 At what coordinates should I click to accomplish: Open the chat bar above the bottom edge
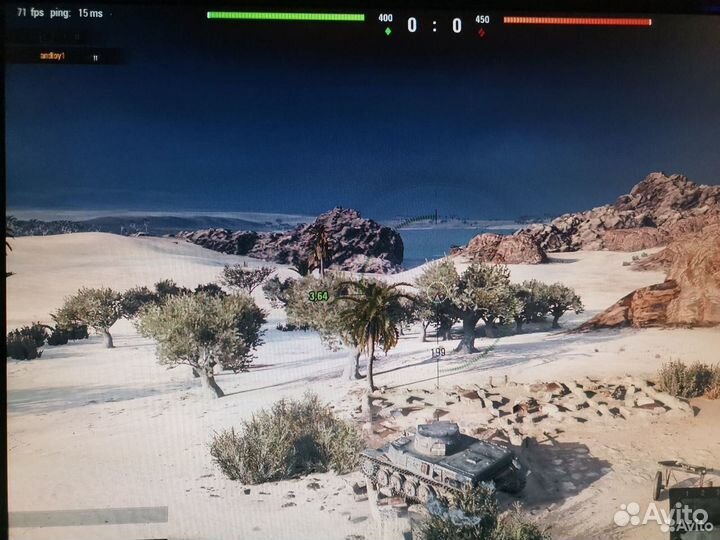88,516
